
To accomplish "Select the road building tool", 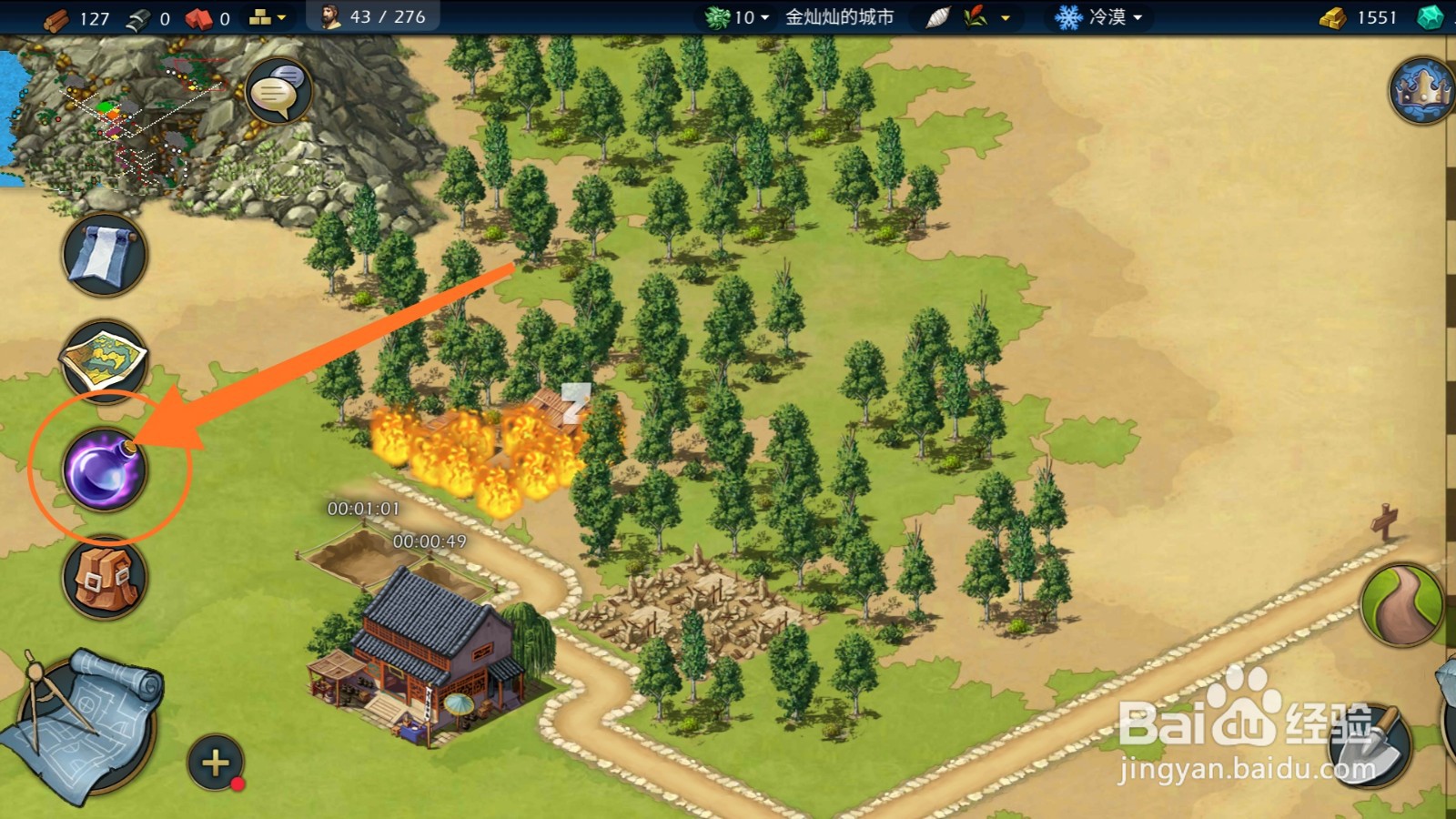I will (1401, 605).
